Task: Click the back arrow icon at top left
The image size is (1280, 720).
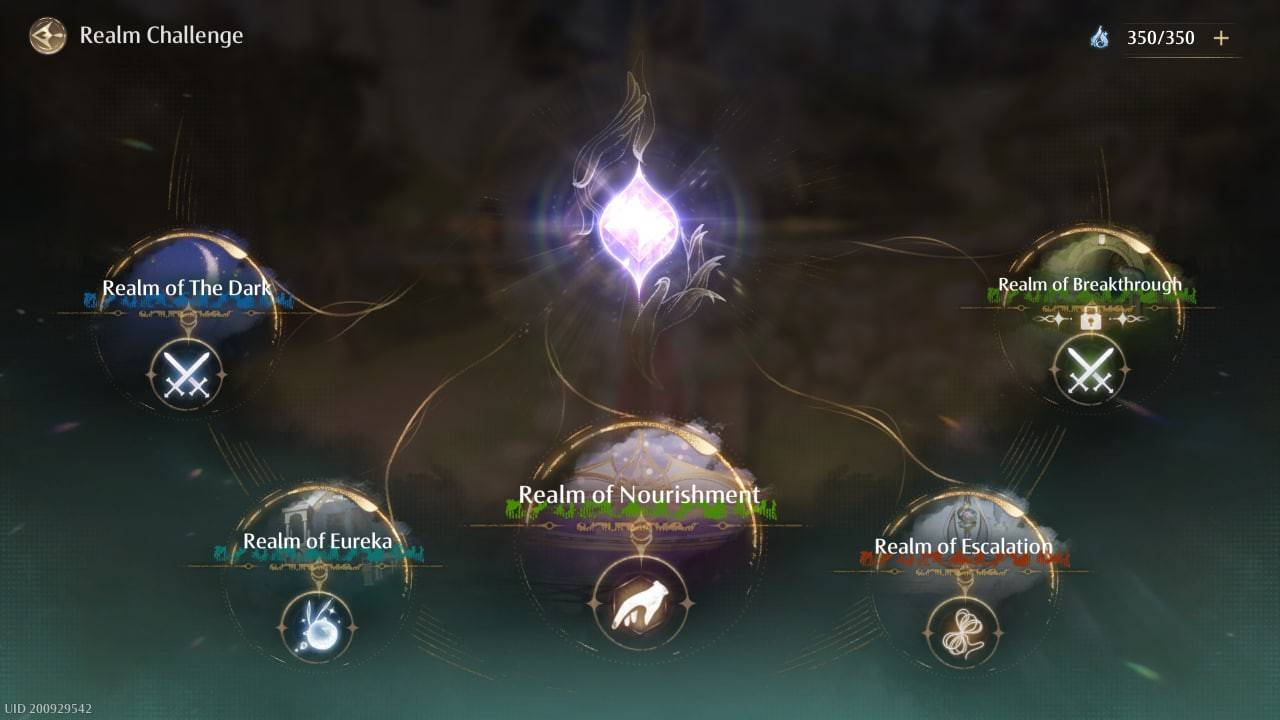Action: (x=45, y=37)
